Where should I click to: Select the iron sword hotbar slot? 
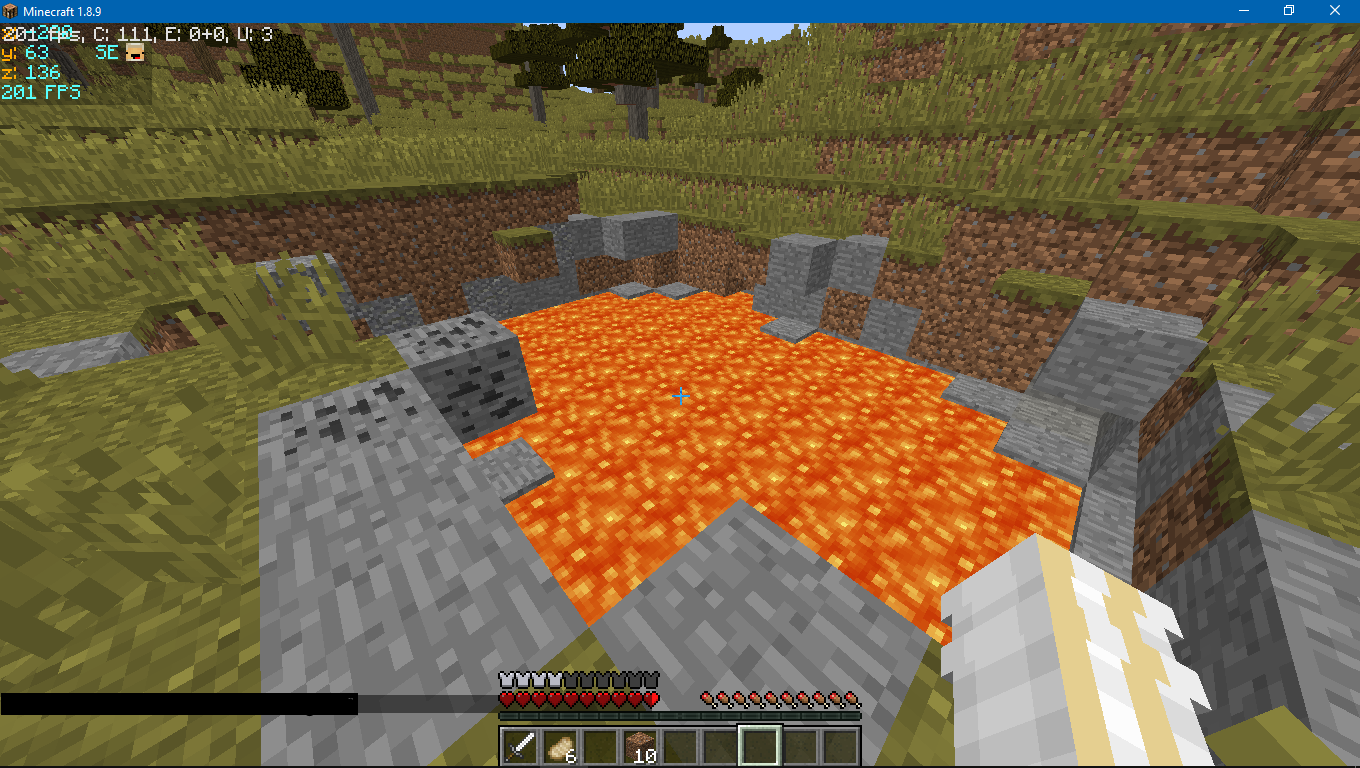pos(519,746)
